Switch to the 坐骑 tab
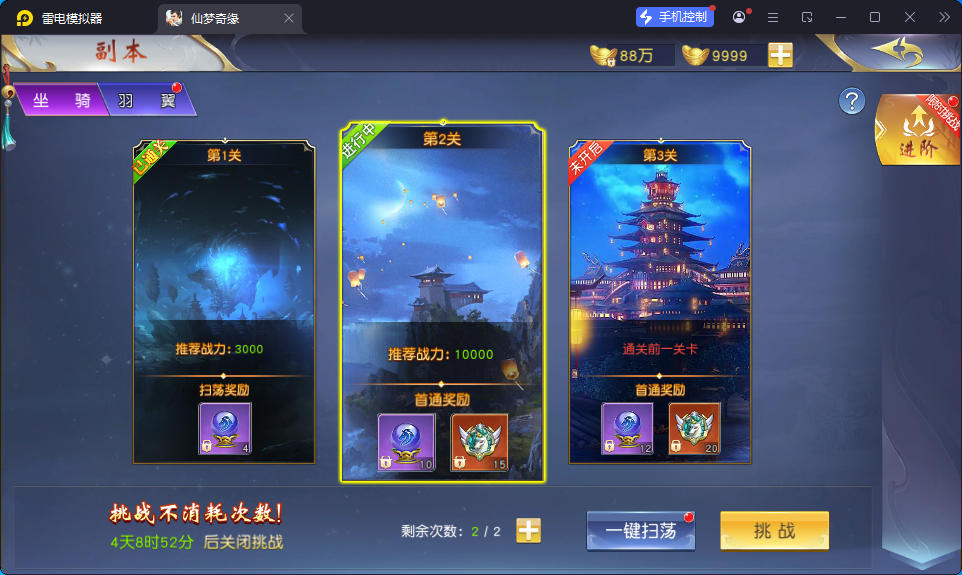 click(60, 100)
